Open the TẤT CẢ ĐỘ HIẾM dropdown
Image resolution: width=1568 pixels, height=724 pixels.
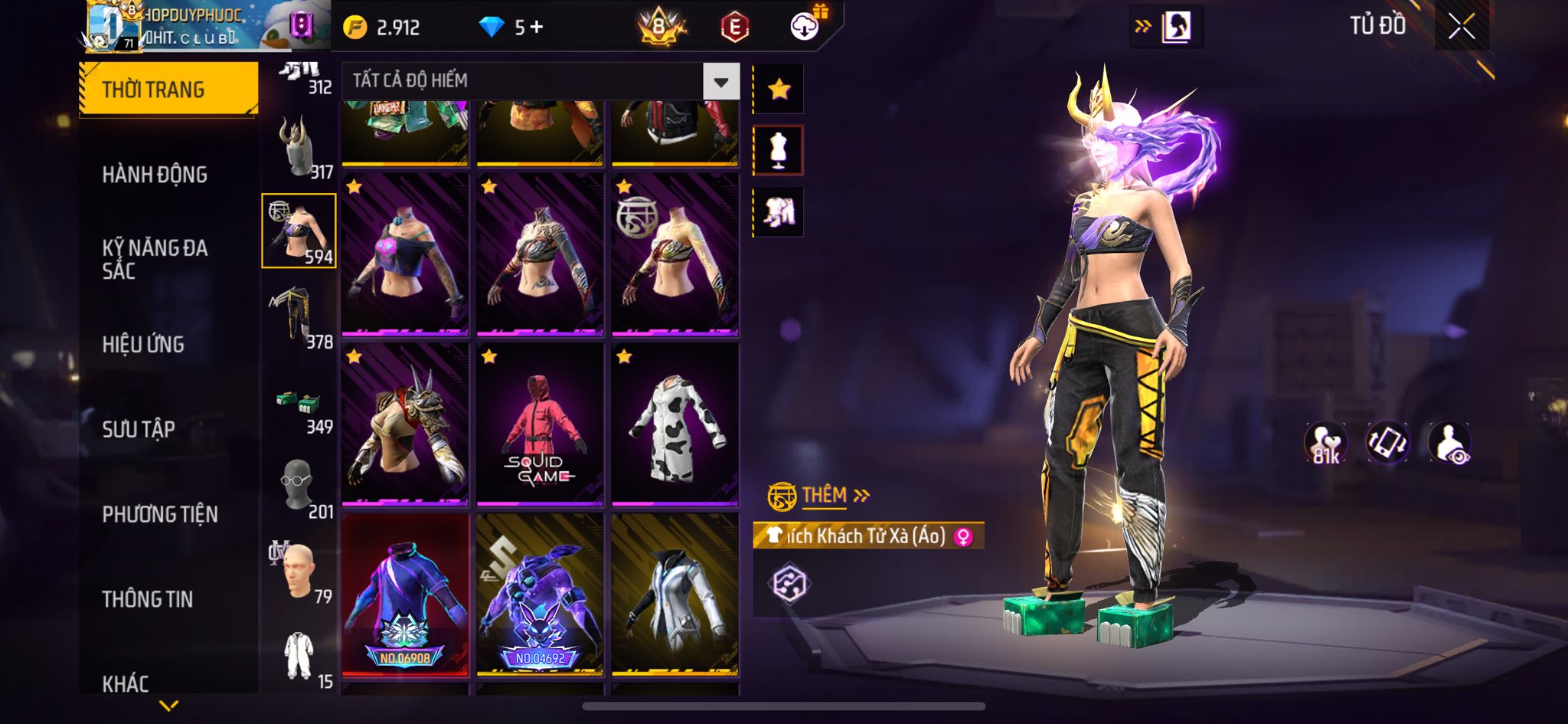click(720, 81)
